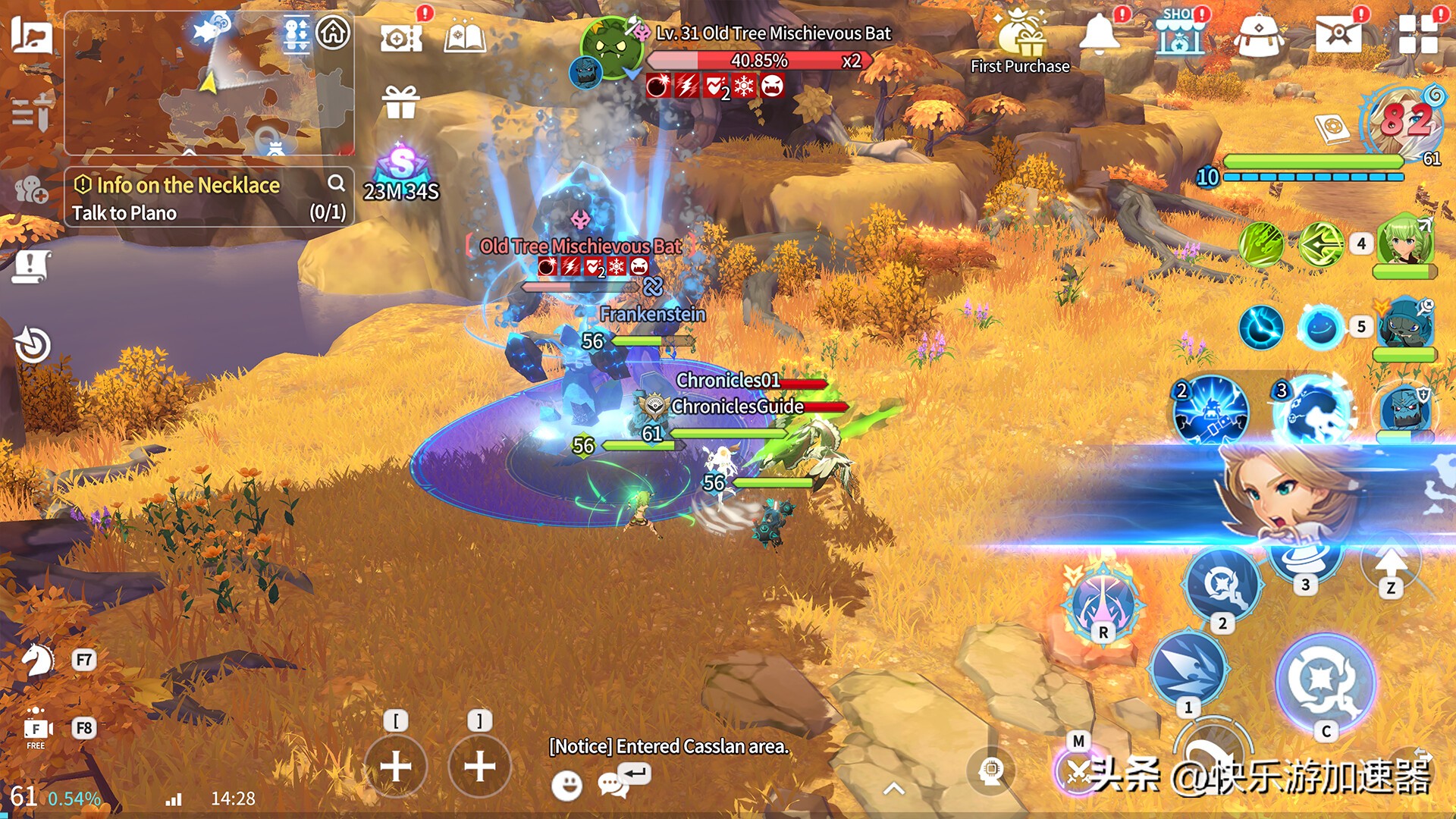Open the Shop

coord(1179,35)
